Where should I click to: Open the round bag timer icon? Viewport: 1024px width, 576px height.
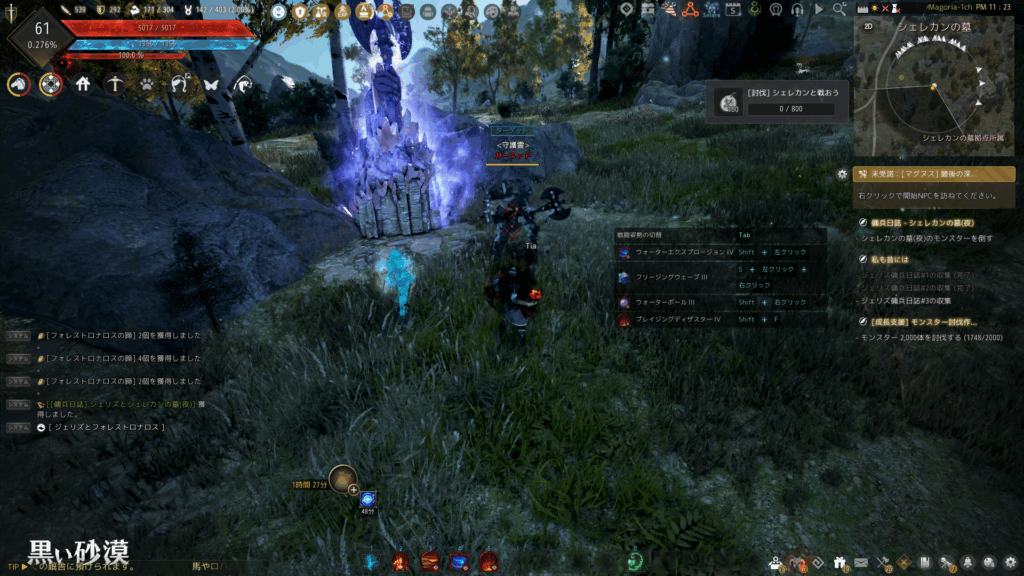[x=343, y=479]
